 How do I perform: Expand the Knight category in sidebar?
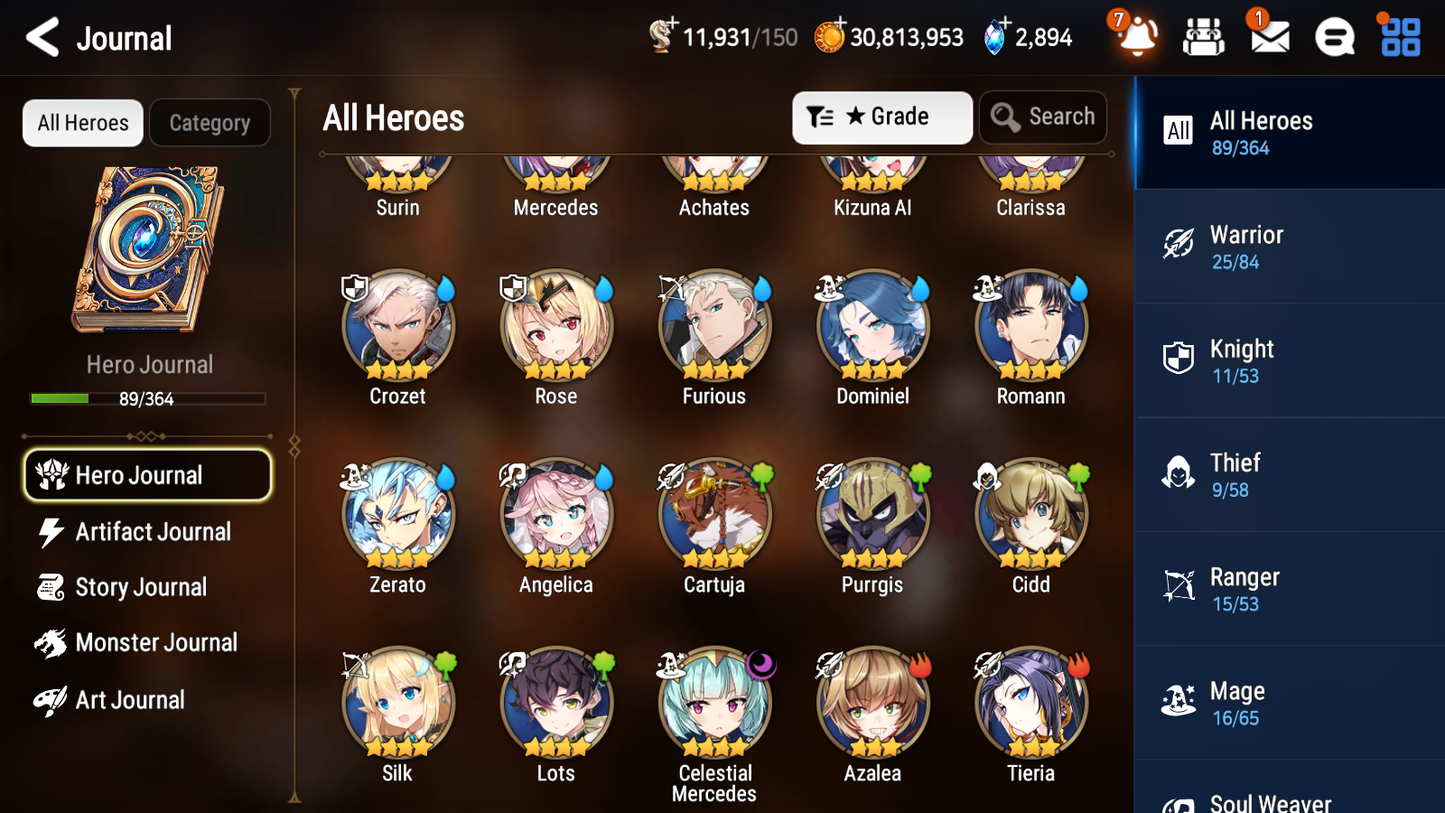[x=1289, y=360]
